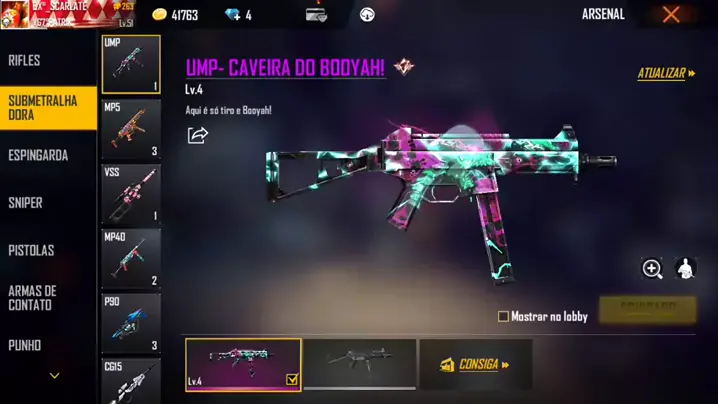Choose the MP5 weapon in list

point(131,128)
